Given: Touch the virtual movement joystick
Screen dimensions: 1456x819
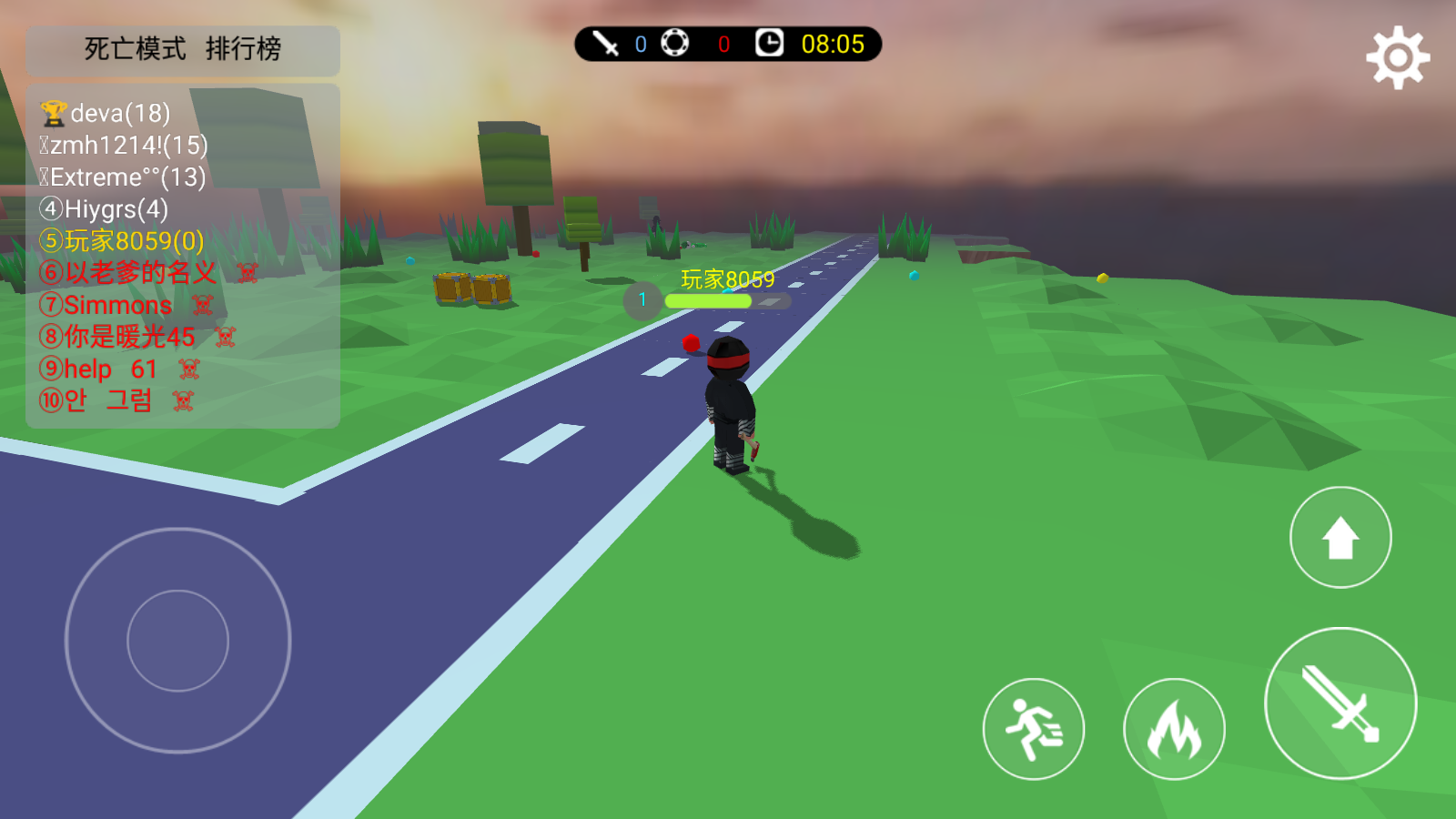Looking at the screenshot, I should (x=178, y=641).
